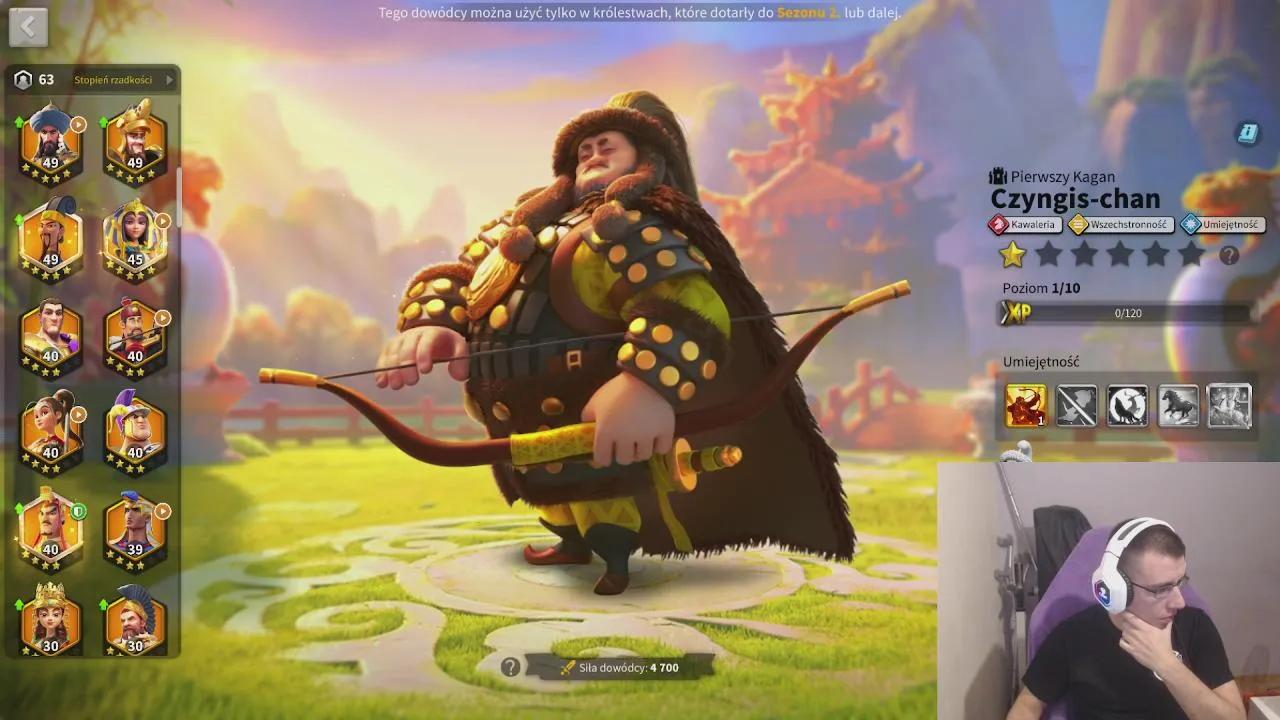The image size is (1280, 720).
Task: Click the XP progress bar showing 0/120
Action: click(1130, 313)
